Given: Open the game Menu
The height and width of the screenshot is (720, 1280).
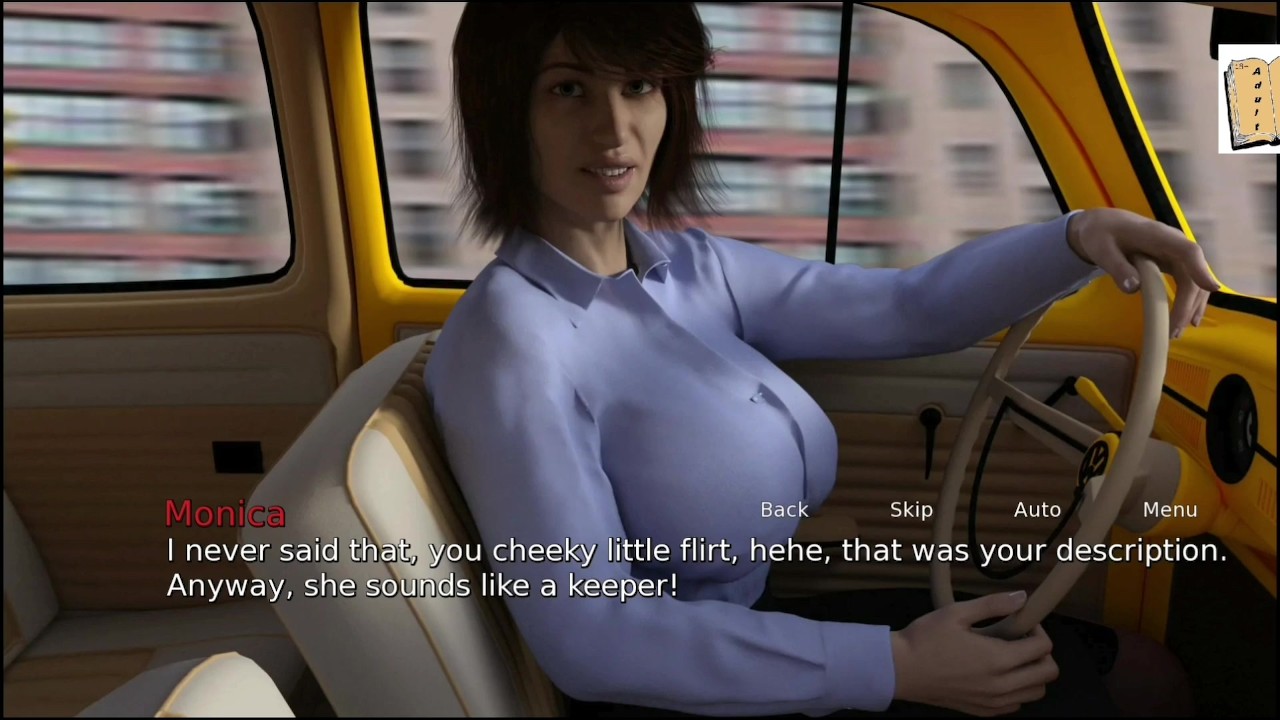Looking at the screenshot, I should pyautogui.click(x=1169, y=510).
